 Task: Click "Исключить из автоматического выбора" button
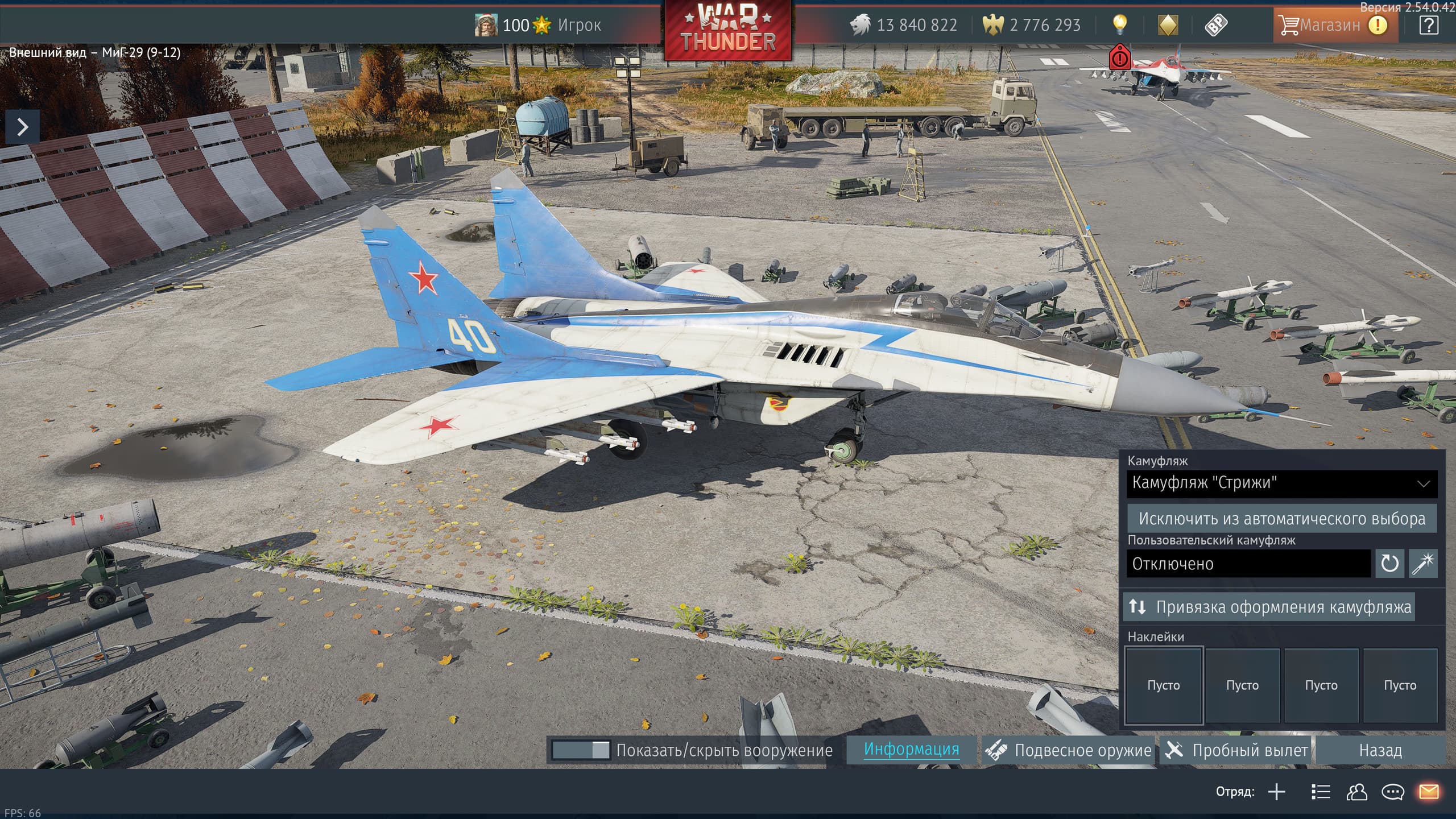(x=1281, y=519)
